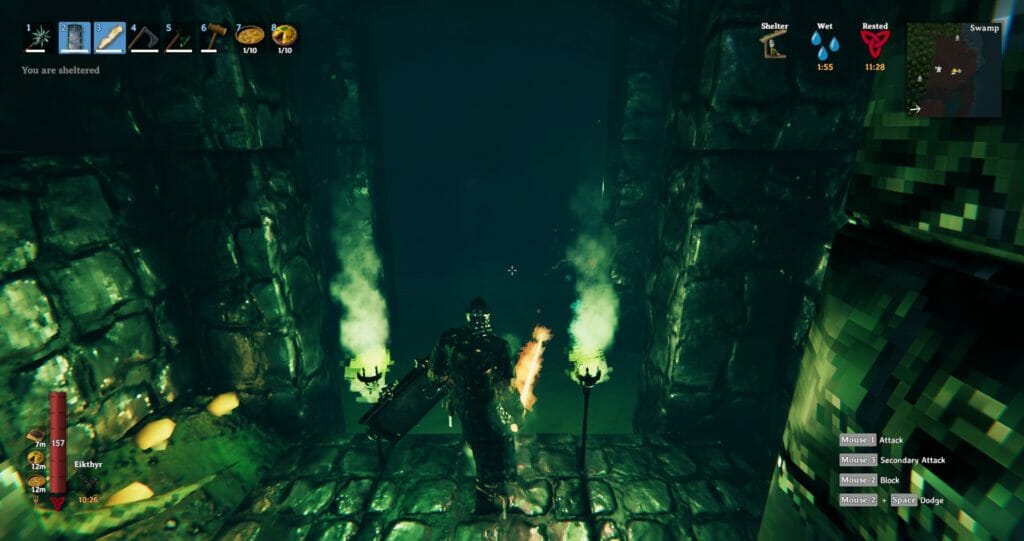1024x541 pixels.
Task: Choose the lit torch in hotbar slot 3
Action: (x=109, y=38)
